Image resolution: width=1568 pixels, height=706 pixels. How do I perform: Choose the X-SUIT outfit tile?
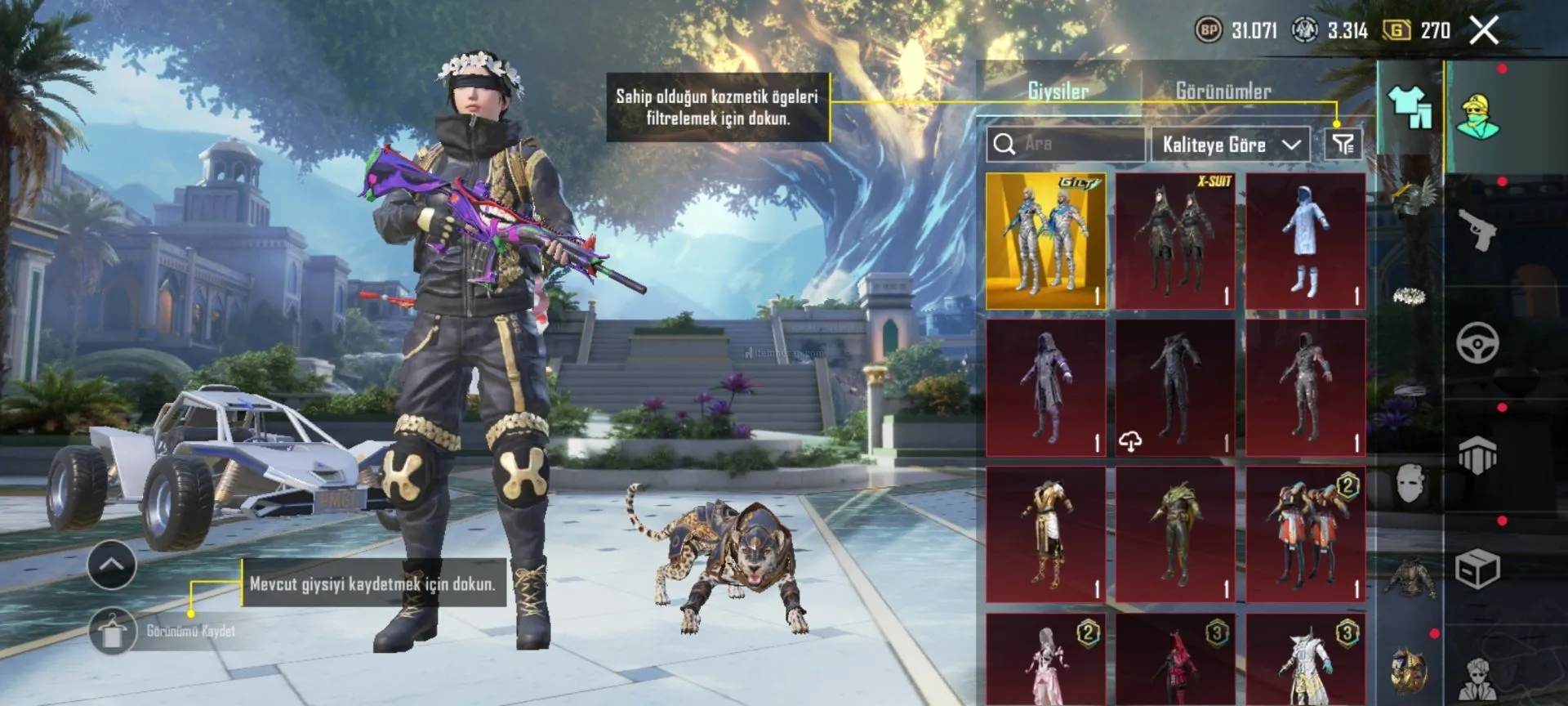coord(1175,241)
